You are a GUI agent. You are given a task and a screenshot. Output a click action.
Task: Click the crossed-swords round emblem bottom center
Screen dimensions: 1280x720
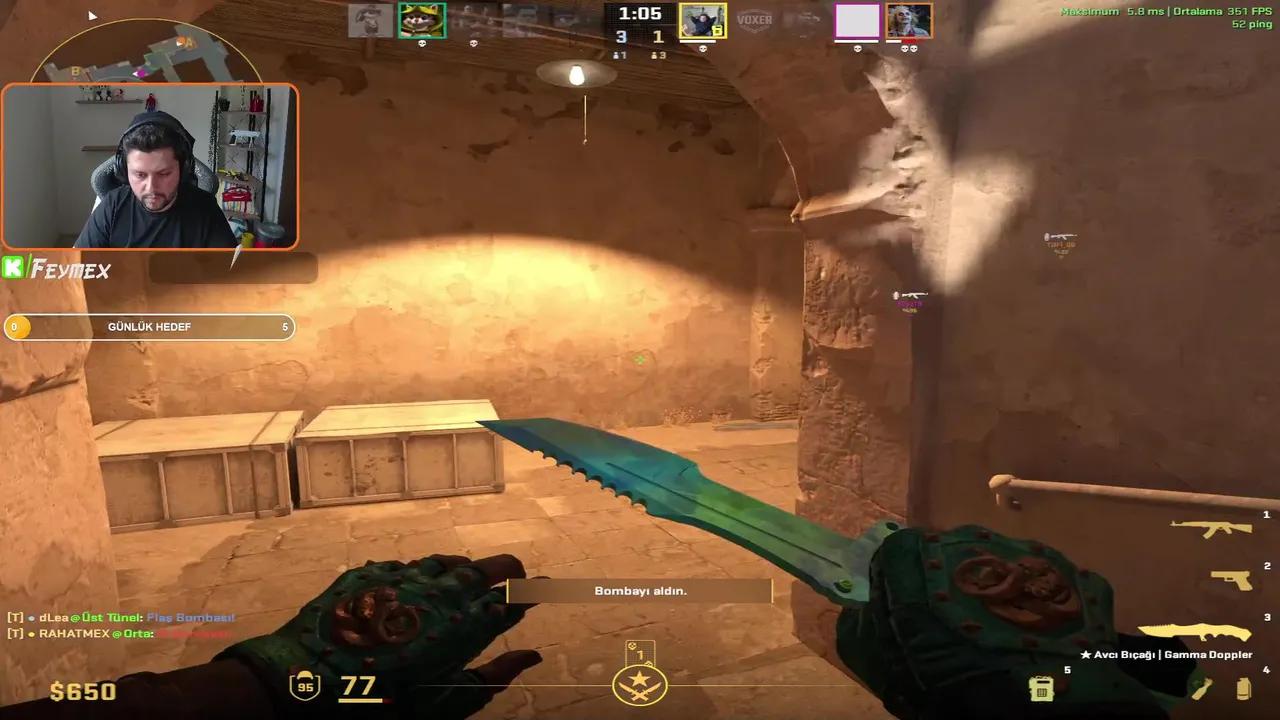(640, 687)
